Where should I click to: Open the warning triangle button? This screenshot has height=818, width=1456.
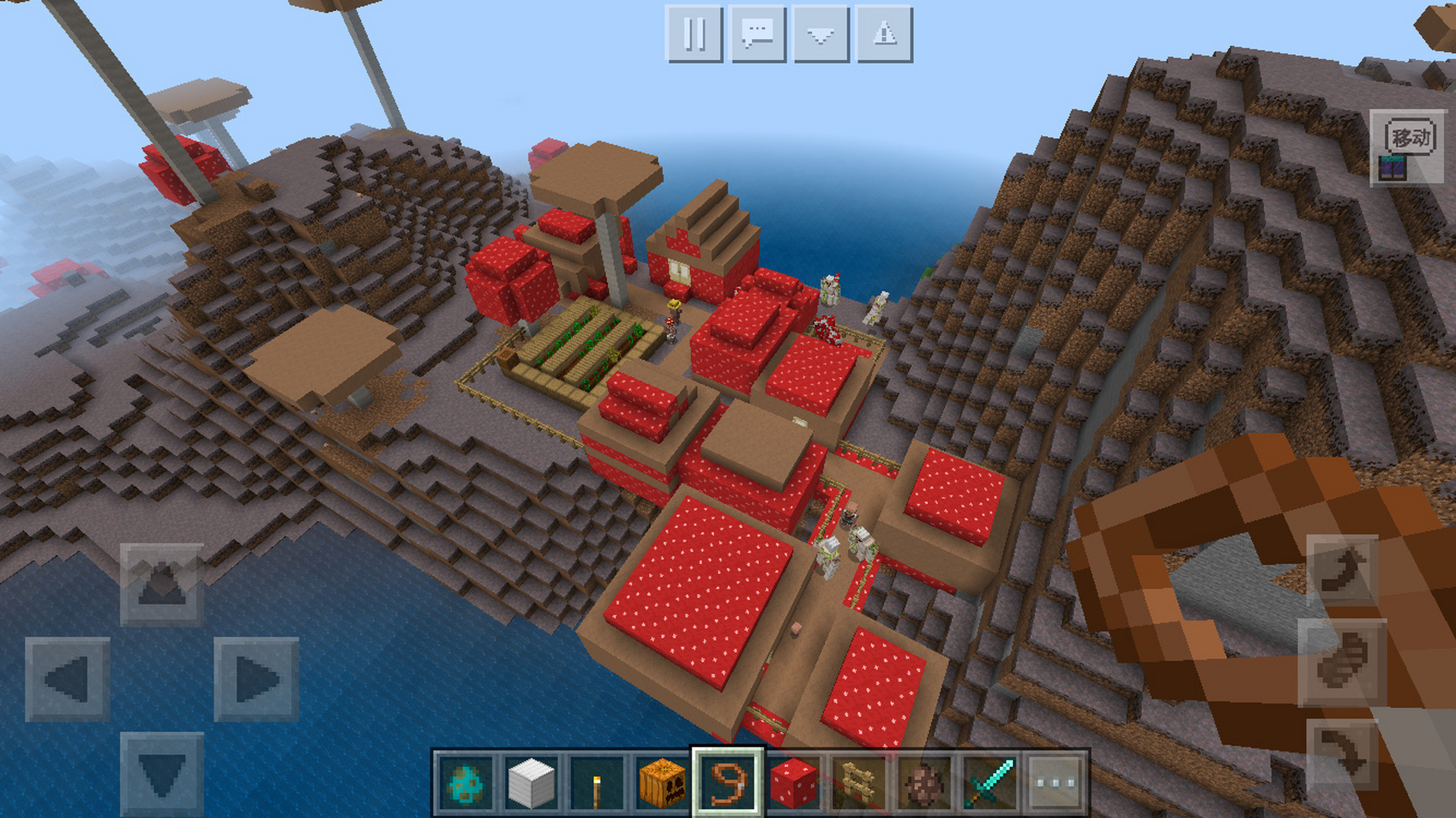884,34
